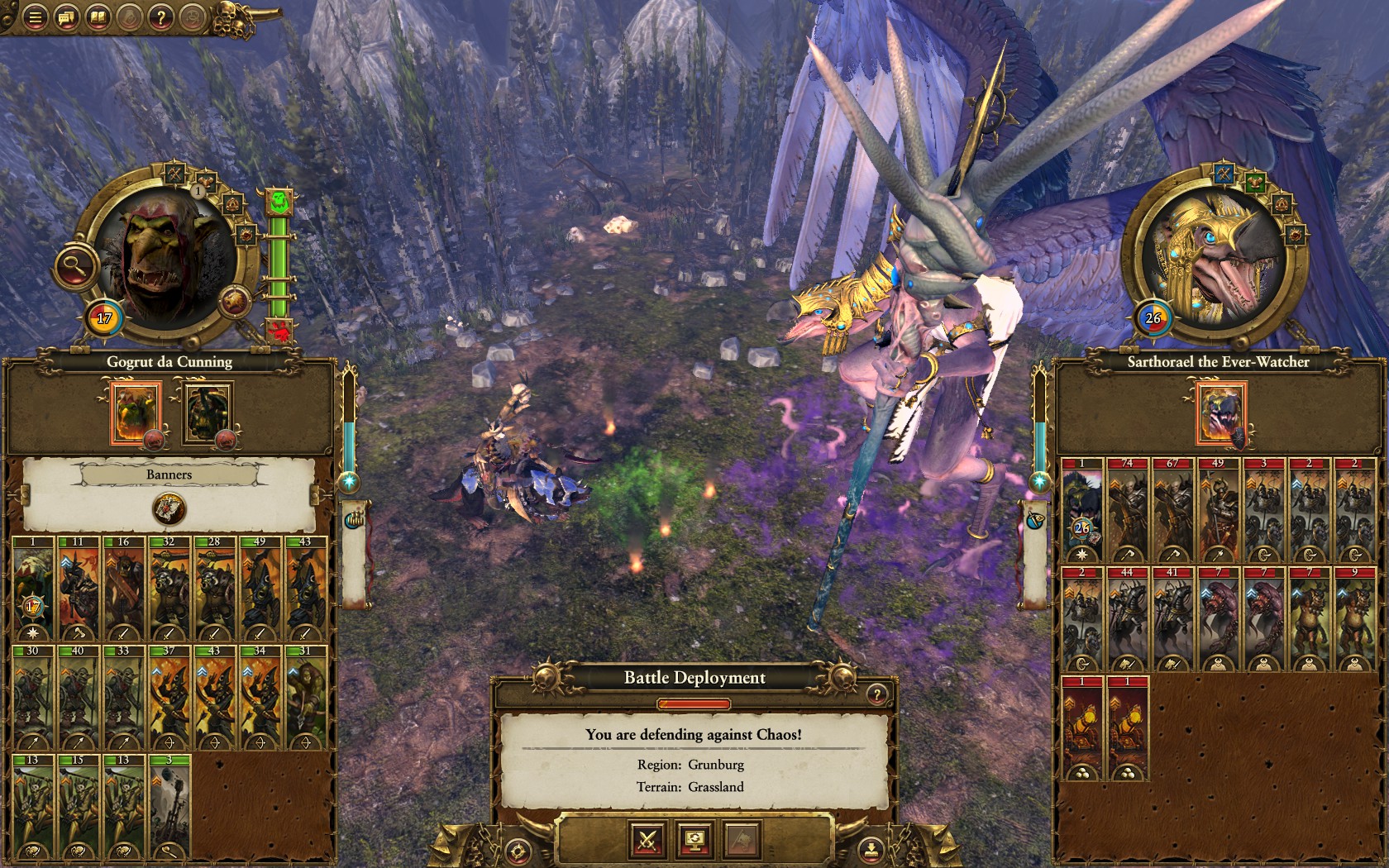Viewport: 1389px width, 868px height.
Task: Toggle the star ability icon on left panel divider
Action: point(349,481)
